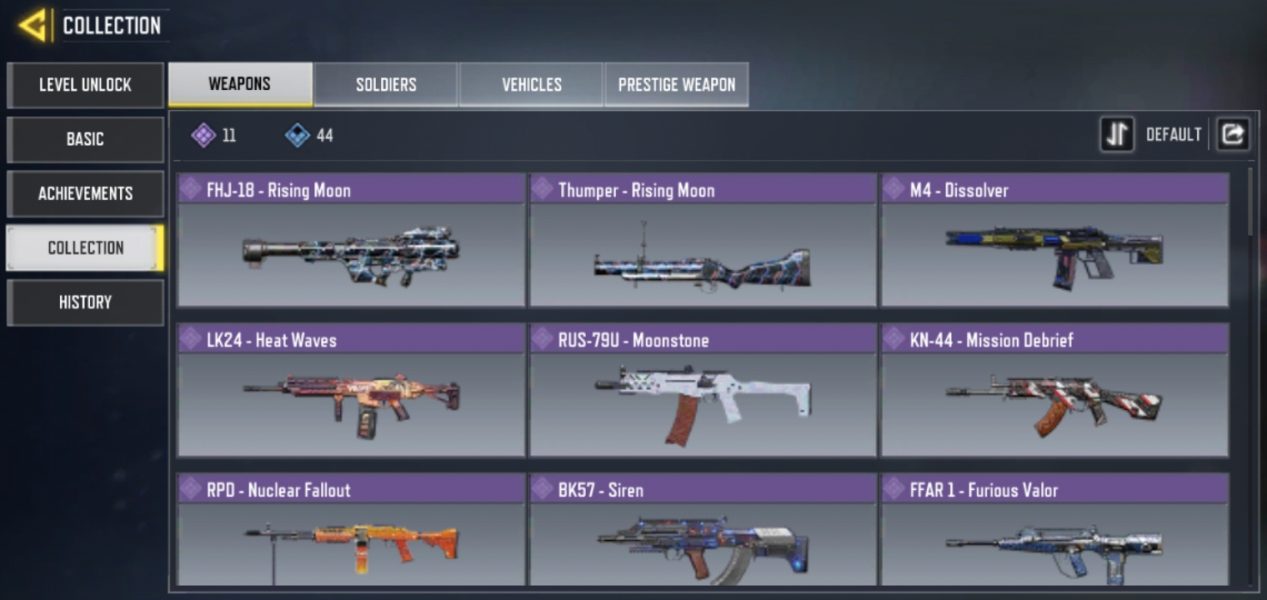Toggle the Default sort order button
Viewport: 1267px width, 600px height.
(x=1117, y=134)
